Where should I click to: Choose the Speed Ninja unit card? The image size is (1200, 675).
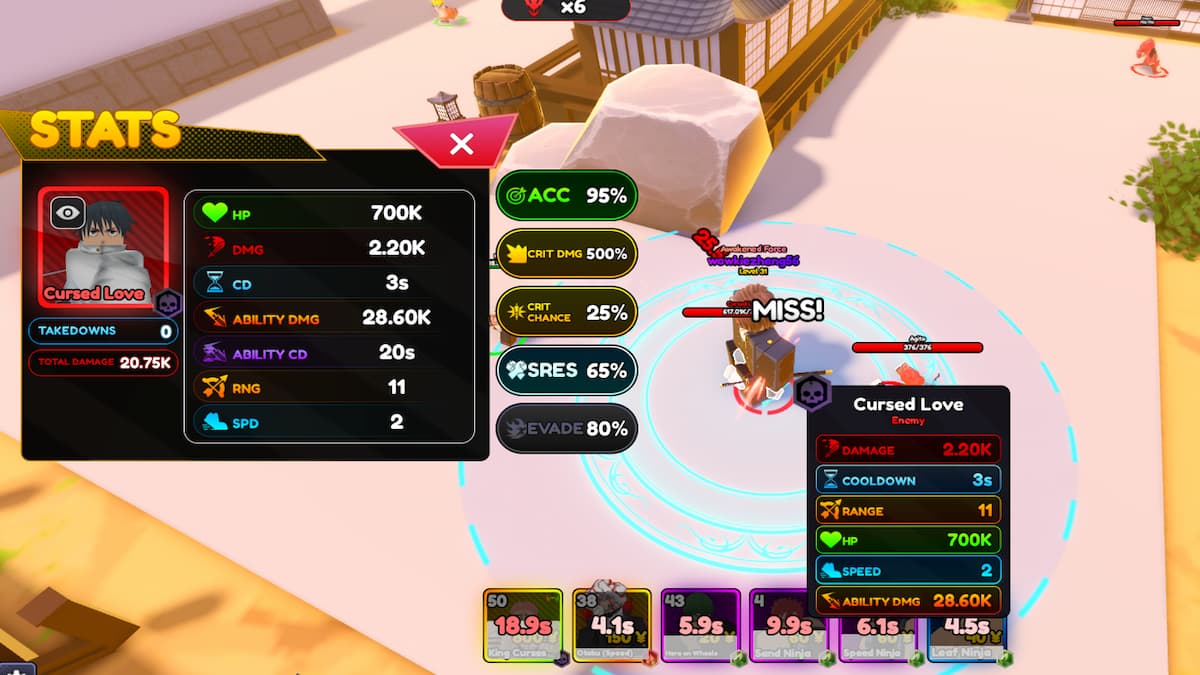(876, 626)
